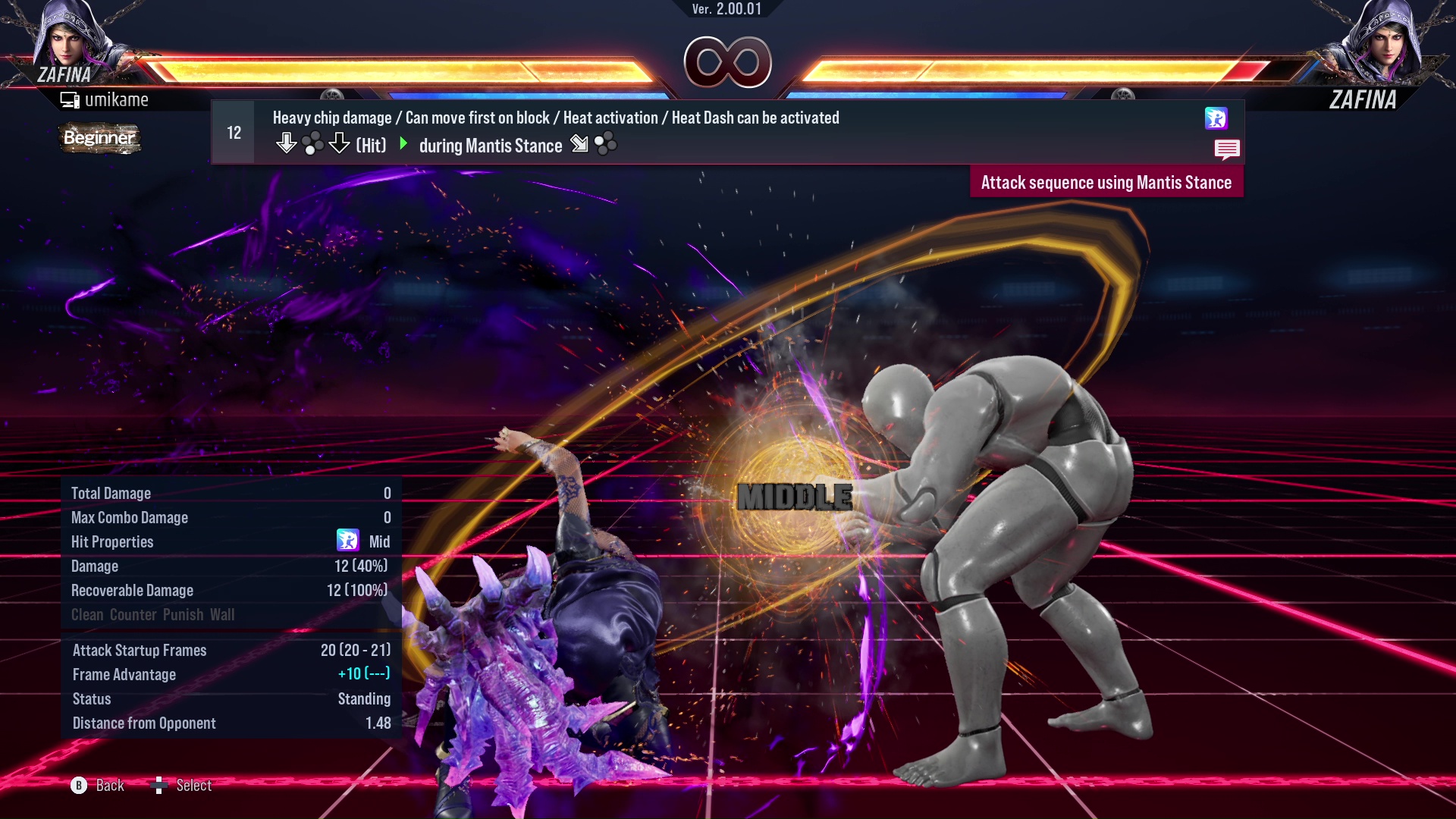Open the Attack sequence using Mantis Stance banner
Image resolution: width=1456 pixels, height=819 pixels.
pyautogui.click(x=1106, y=182)
